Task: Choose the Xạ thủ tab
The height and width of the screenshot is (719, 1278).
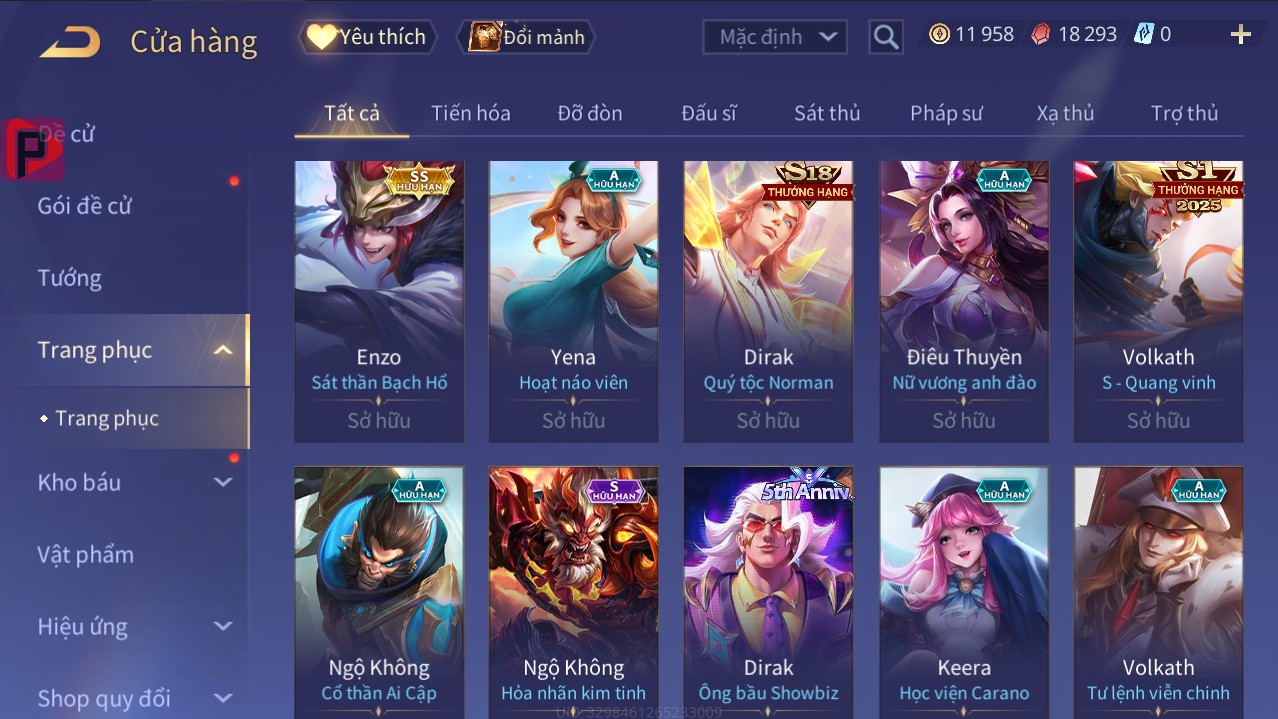Action: (1065, 113)
